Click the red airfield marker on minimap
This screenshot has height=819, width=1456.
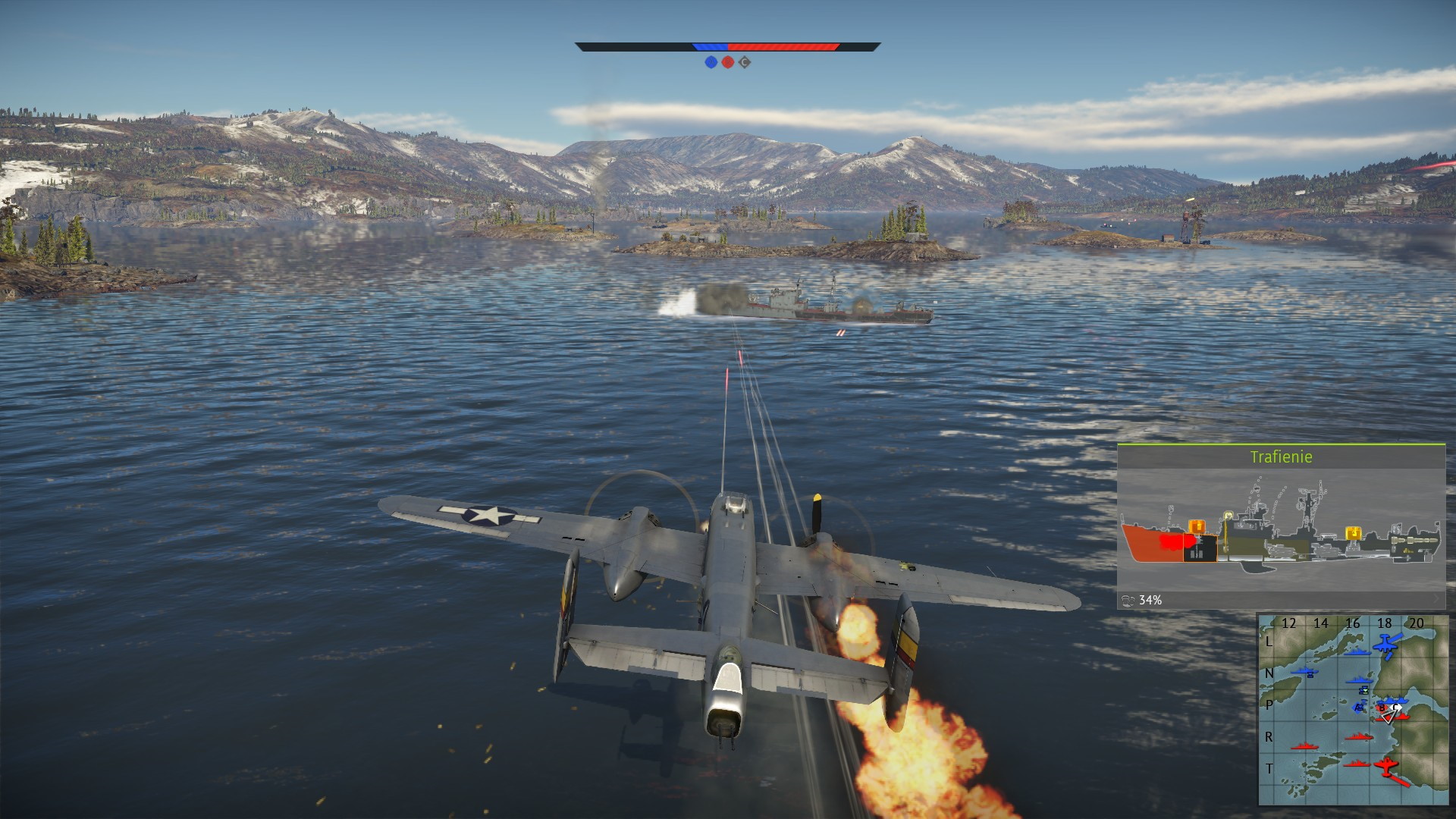1386,768
